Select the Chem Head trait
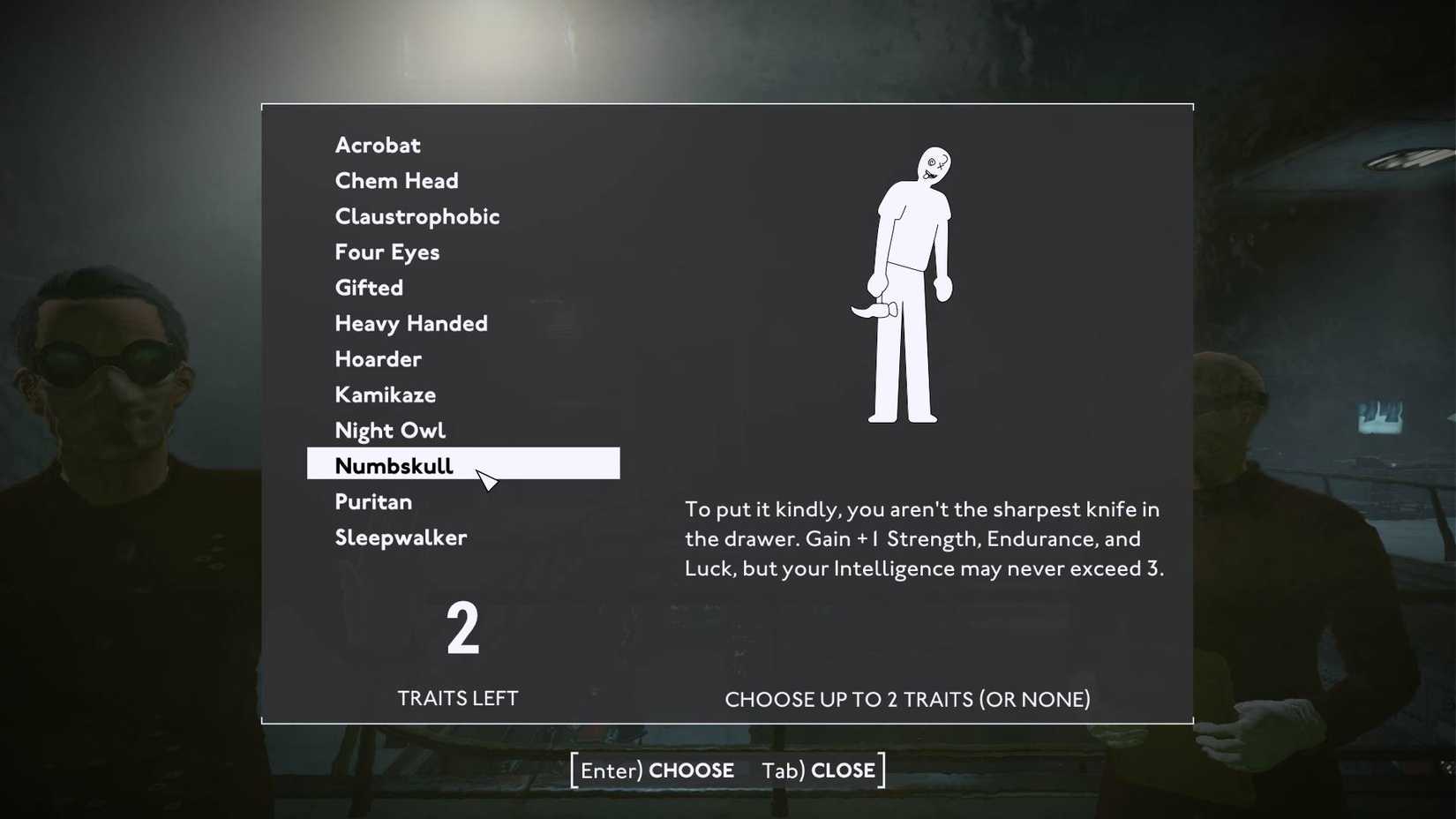 click(x=396, y=181)
